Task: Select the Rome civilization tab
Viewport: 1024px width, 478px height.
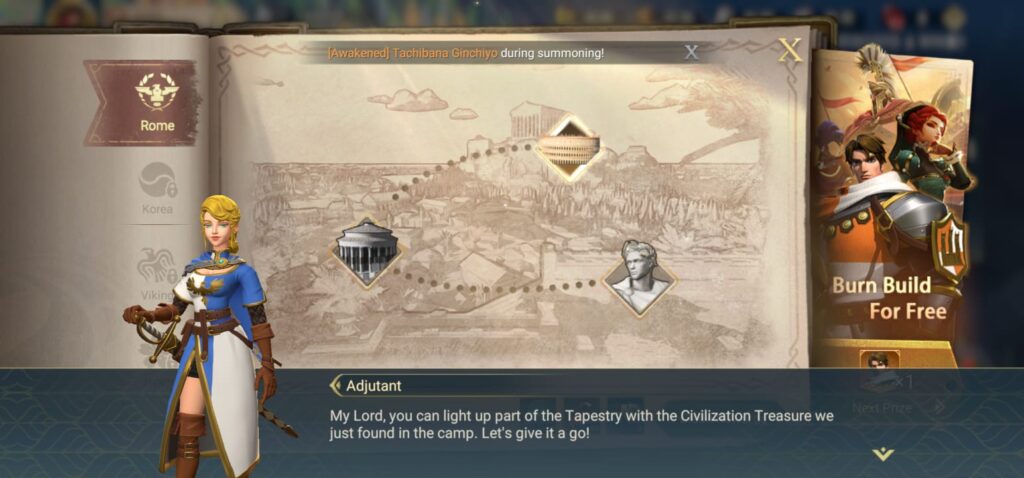Action: click(x=155, y=103)
